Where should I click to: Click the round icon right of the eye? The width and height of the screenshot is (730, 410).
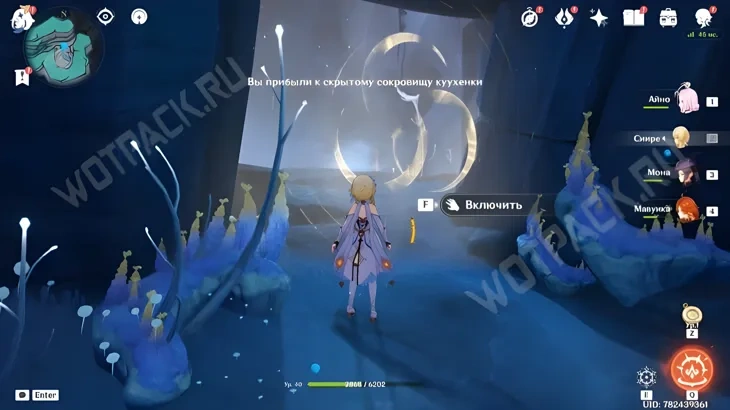[139, 16]
